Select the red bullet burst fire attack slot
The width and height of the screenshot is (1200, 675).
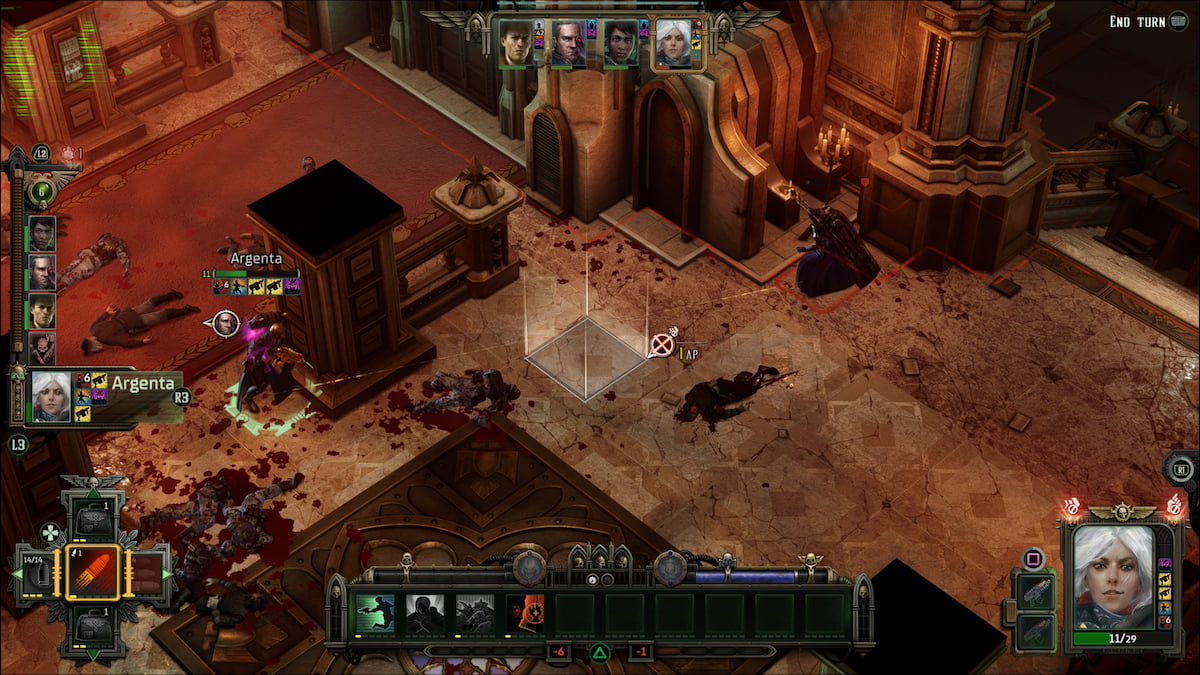pyautogui.click(x=93, y=573)
